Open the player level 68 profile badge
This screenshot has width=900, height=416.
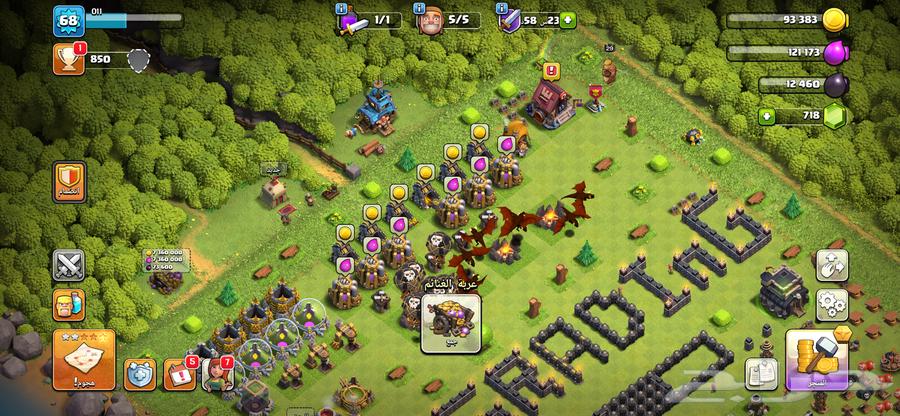coord(70,20)
